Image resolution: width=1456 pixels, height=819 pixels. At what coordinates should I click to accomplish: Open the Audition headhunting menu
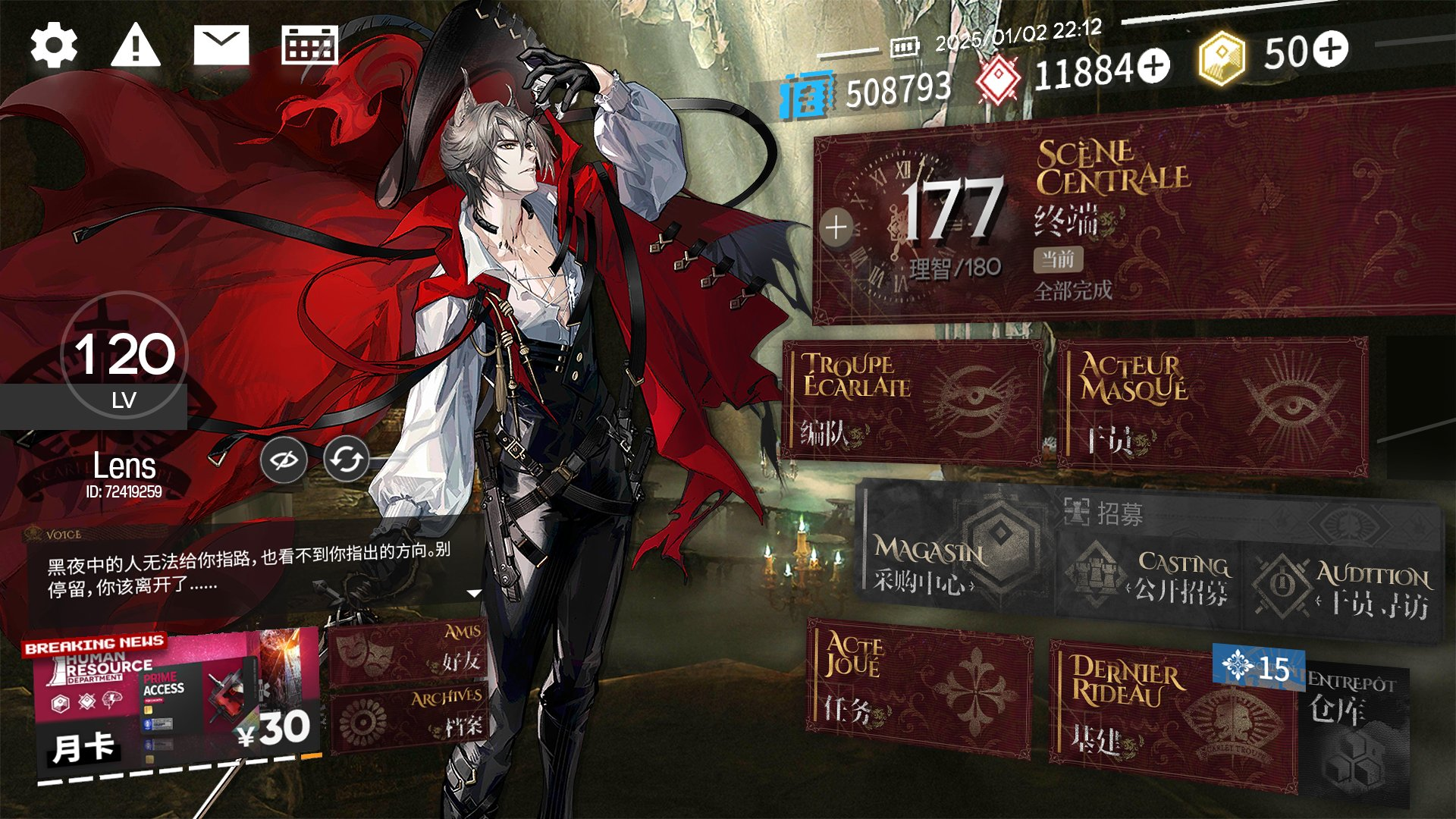point(1342,588)
